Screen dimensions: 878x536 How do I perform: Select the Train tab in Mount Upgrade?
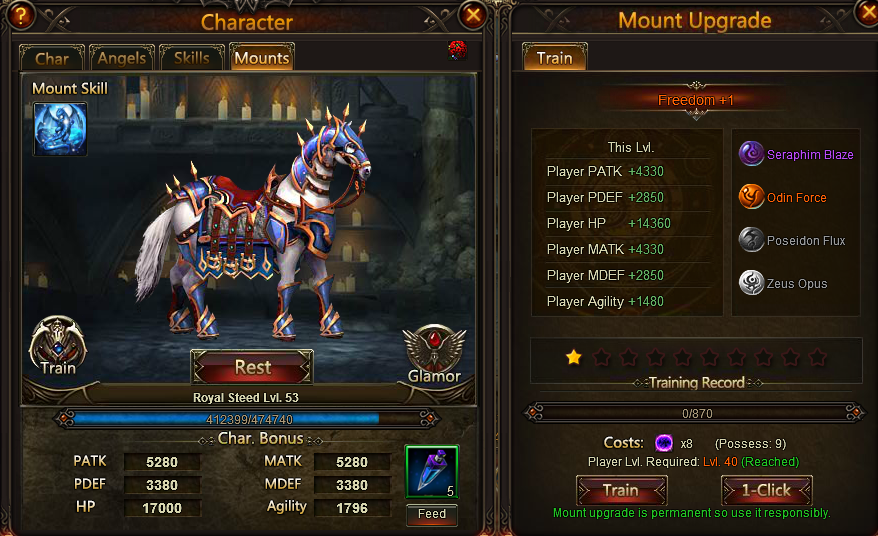pyautogui.click(x=554, y=57)
